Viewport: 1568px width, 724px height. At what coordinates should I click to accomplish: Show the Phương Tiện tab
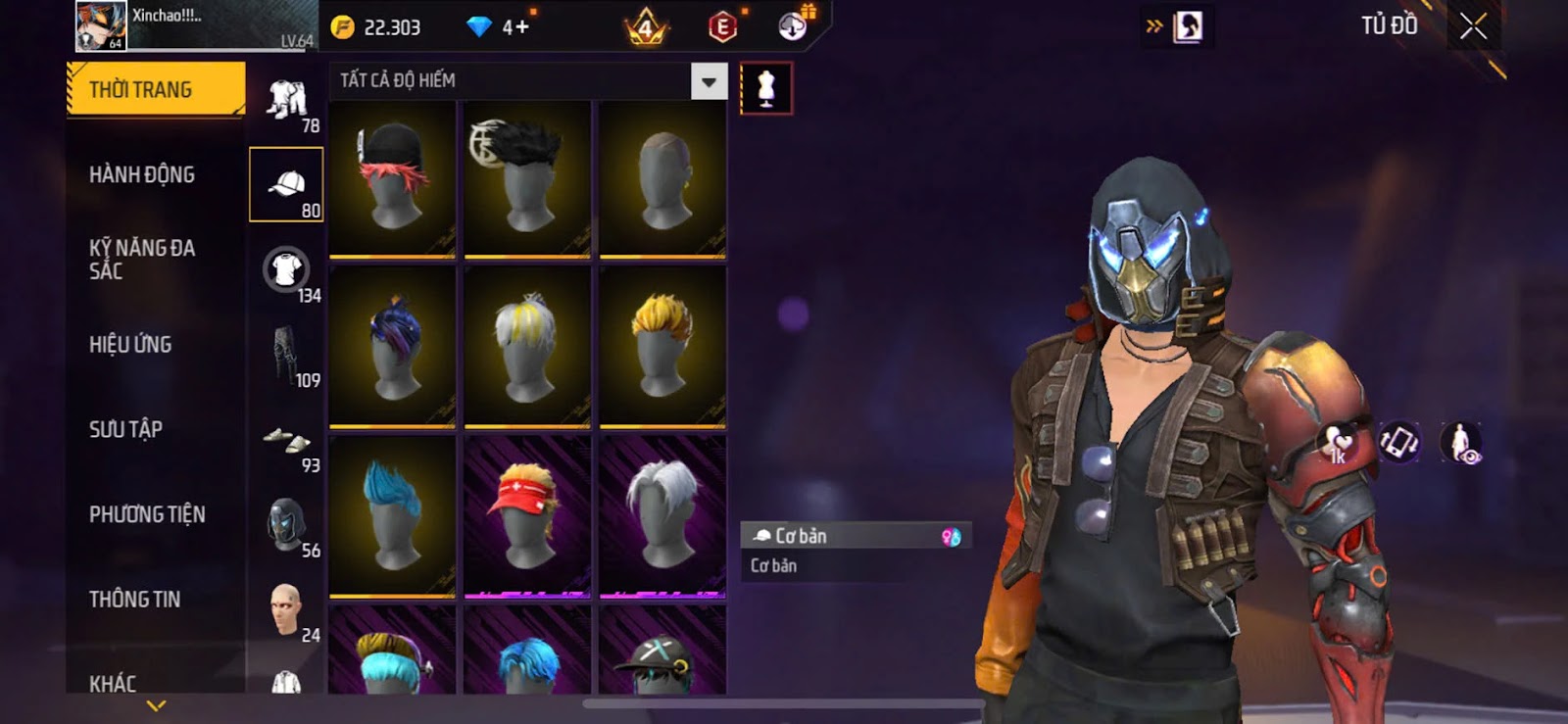(147, 514)
